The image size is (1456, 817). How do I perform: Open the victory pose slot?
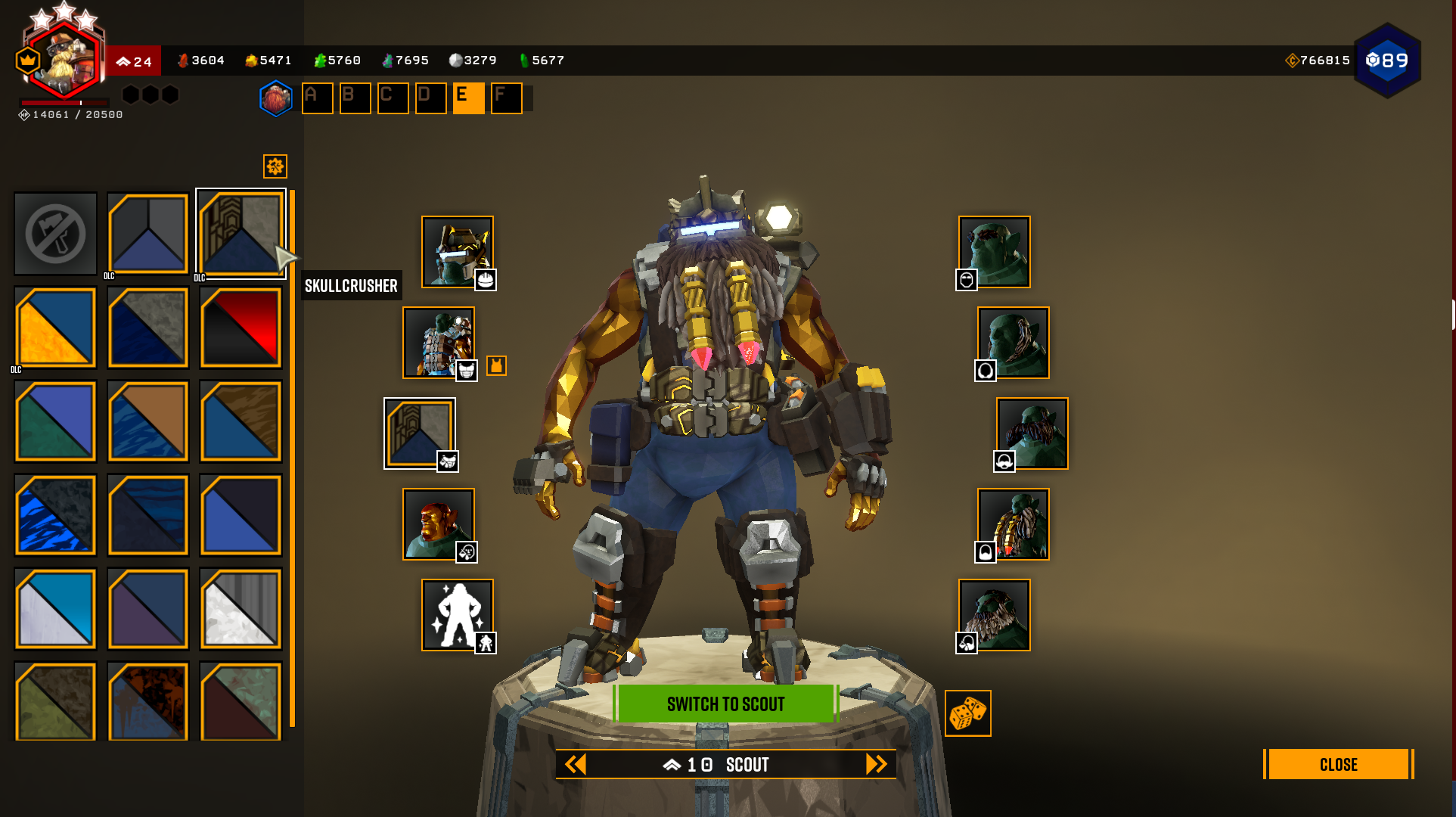click(x=457, y=615)
